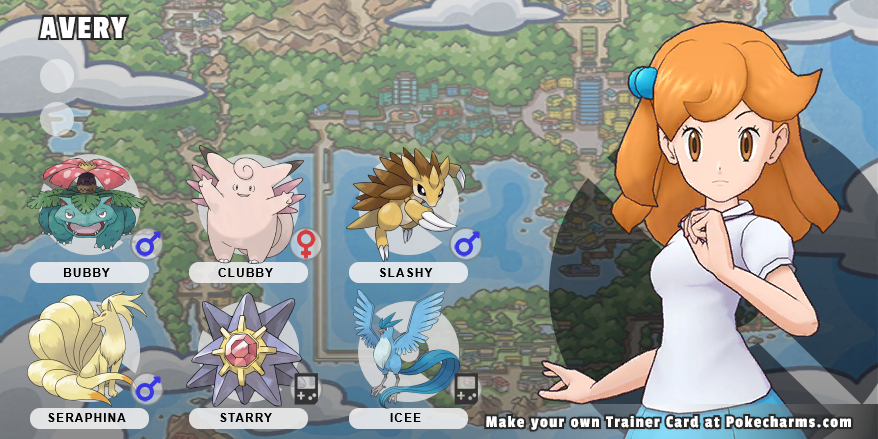Click the handheld console icon beside Icee
The width and height of the screenshot is (878, 439).
466,388
